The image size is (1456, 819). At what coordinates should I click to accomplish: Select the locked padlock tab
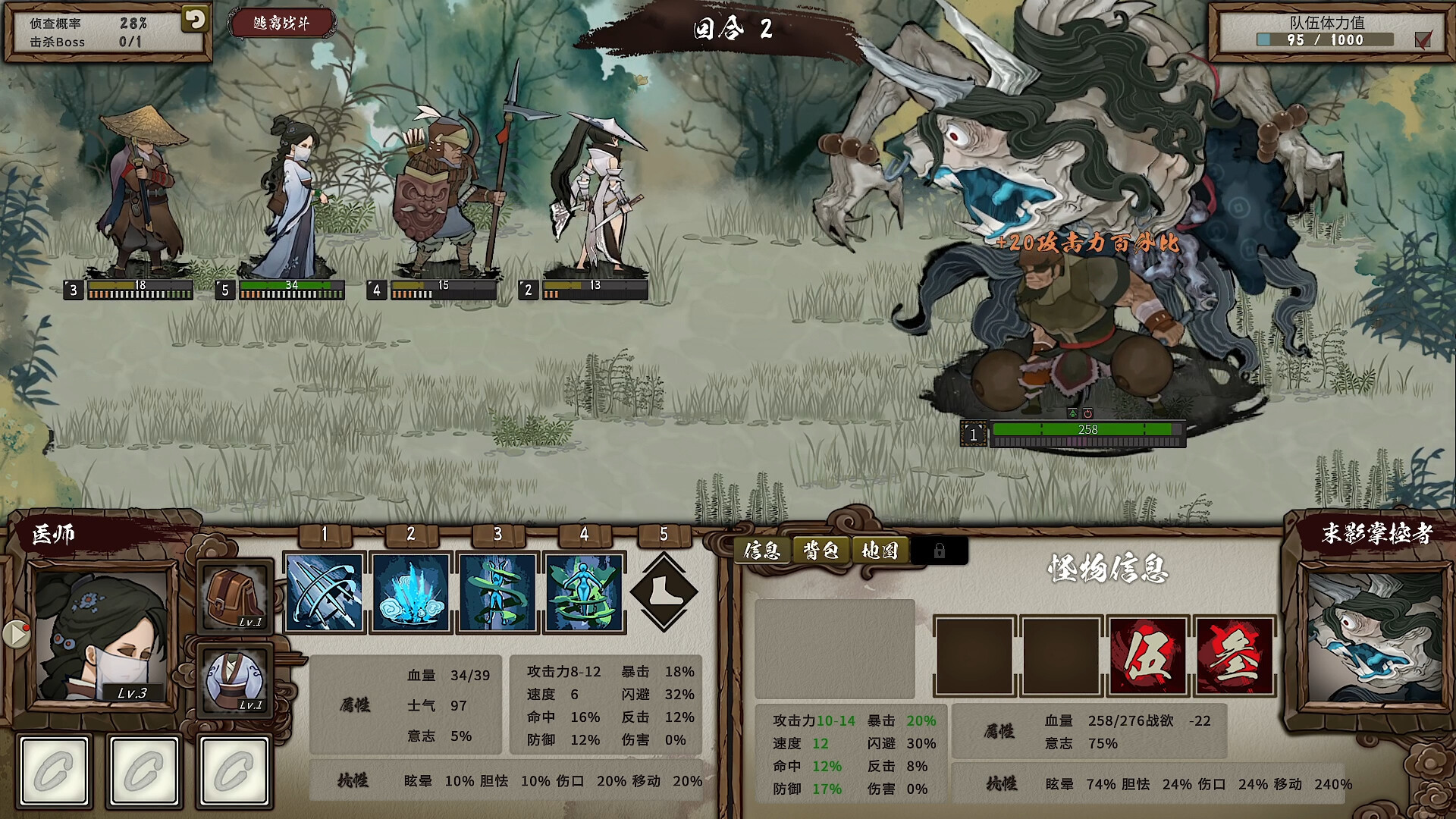pos(939,551)
